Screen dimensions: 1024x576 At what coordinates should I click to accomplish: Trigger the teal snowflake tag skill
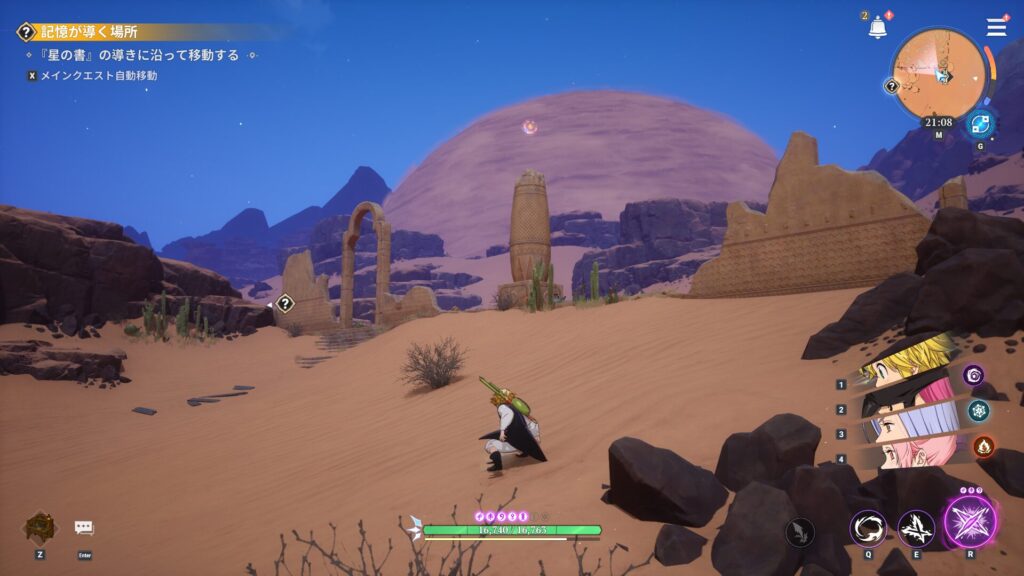click(978, 410)
